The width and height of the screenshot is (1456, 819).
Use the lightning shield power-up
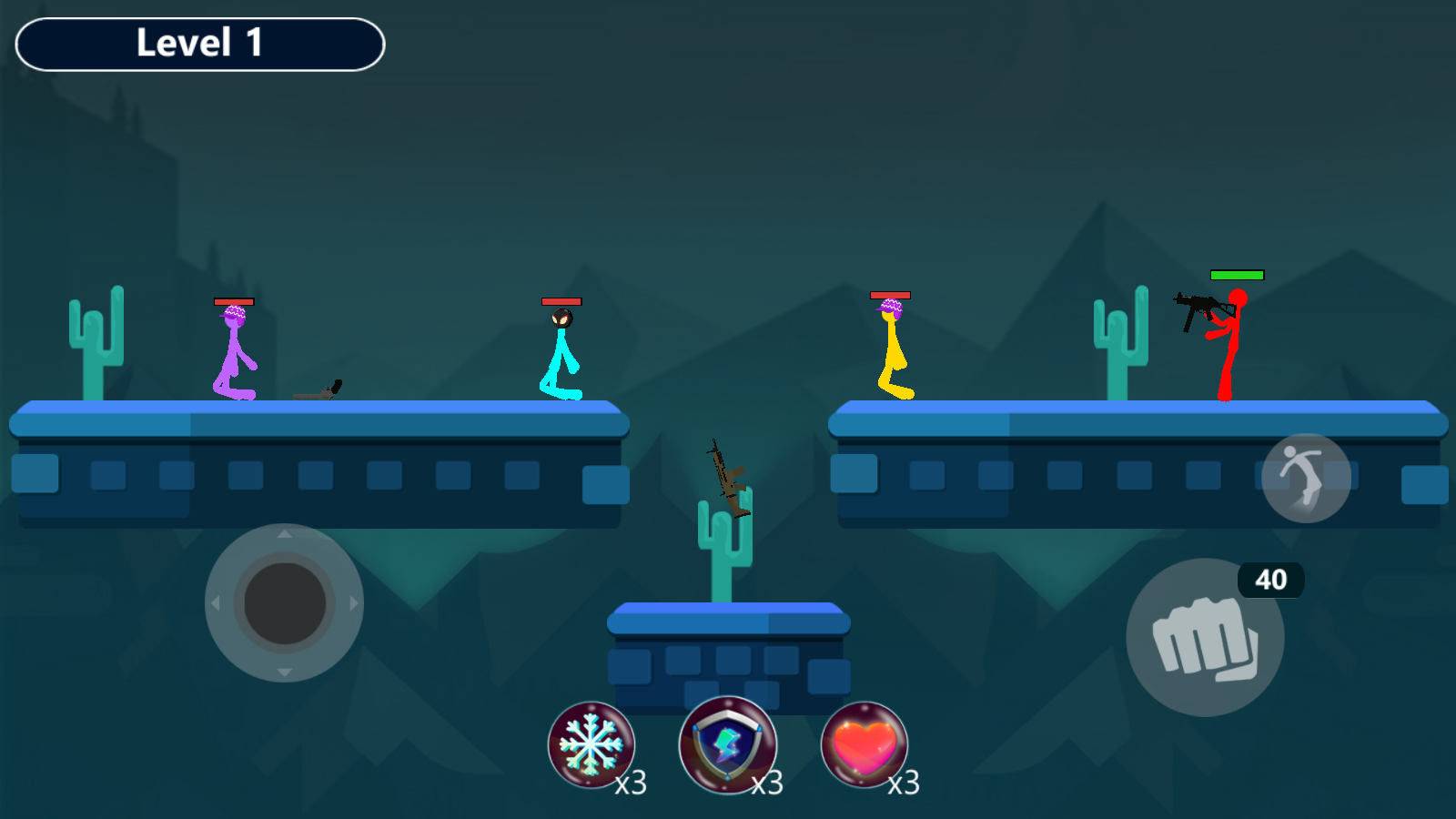(728, 744)
